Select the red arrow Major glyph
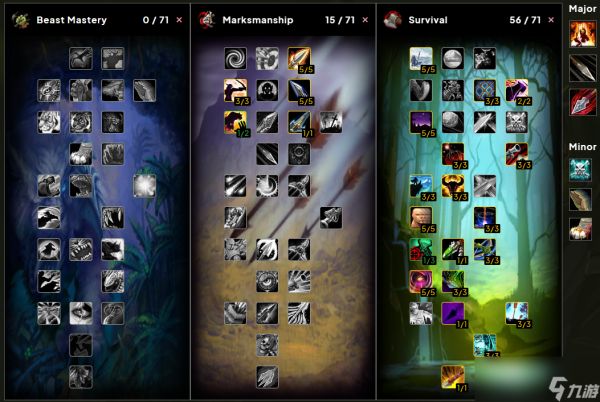 [x=582, y=101]
